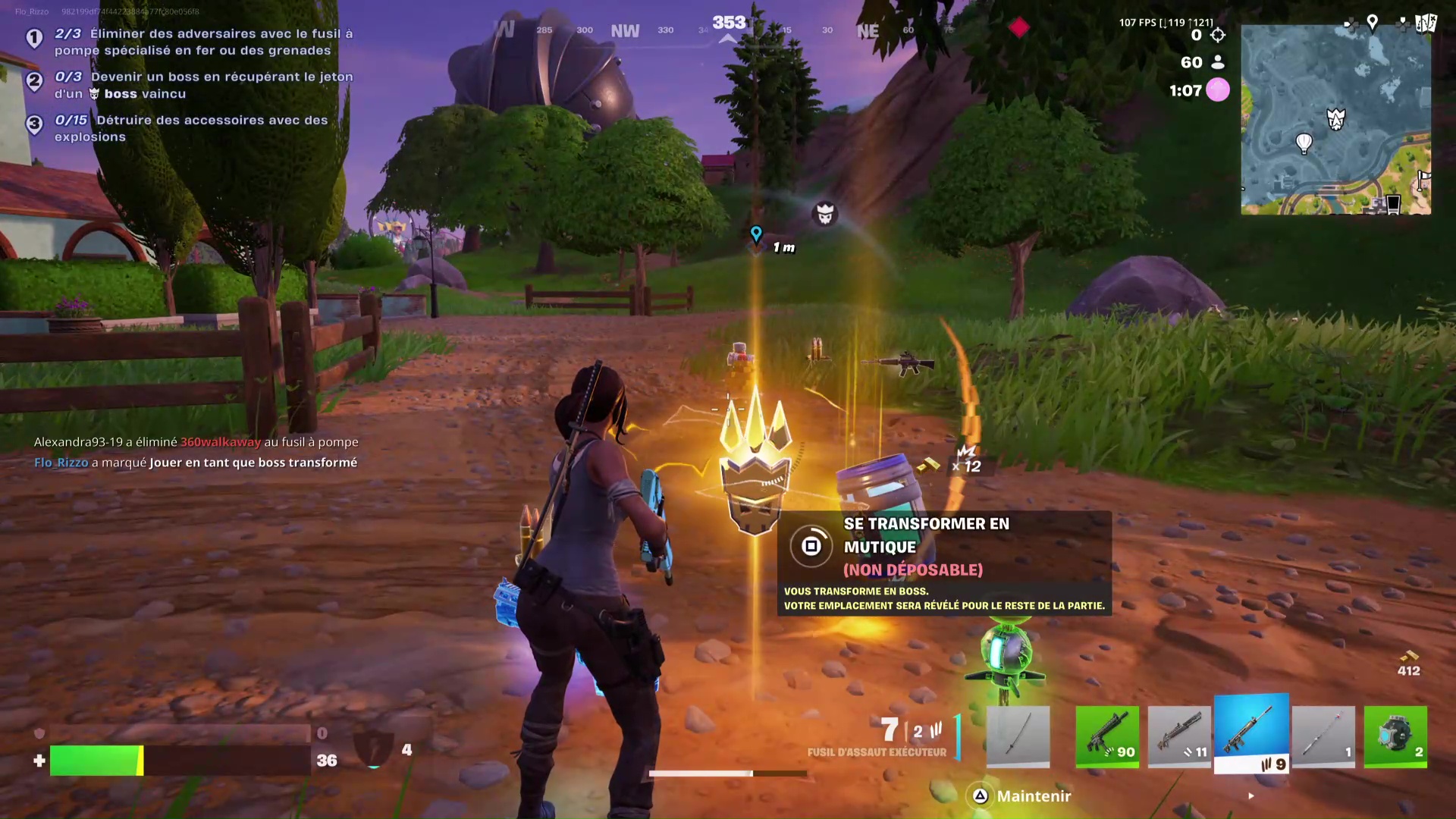Click quest 1 about fusil à pompe eliminations
The height and width of the screenshot is (819, 1456).
(190, 42)
